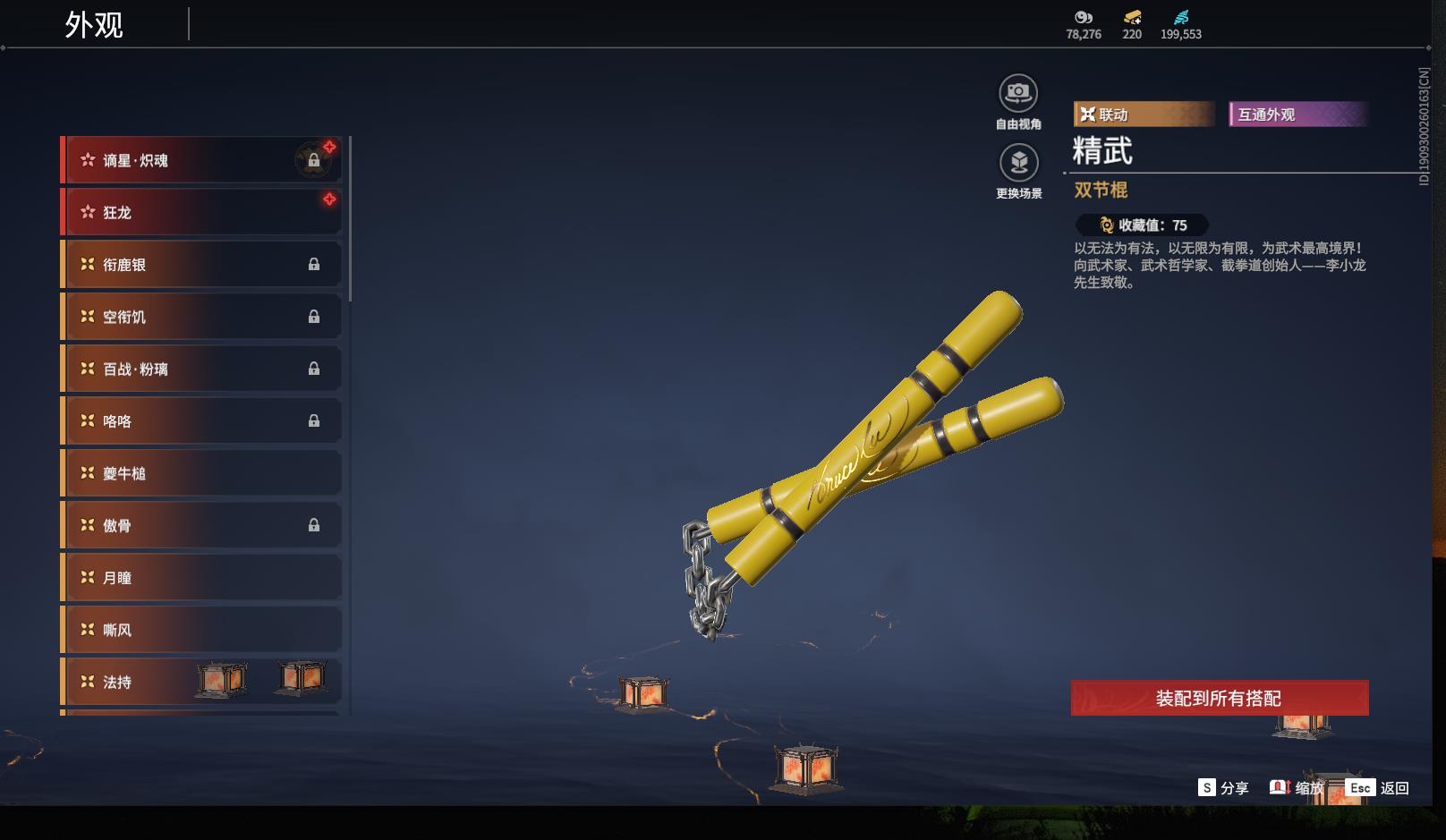Open the 更换场景 scene change option

pyautogui.click(x=1018, y=163)
